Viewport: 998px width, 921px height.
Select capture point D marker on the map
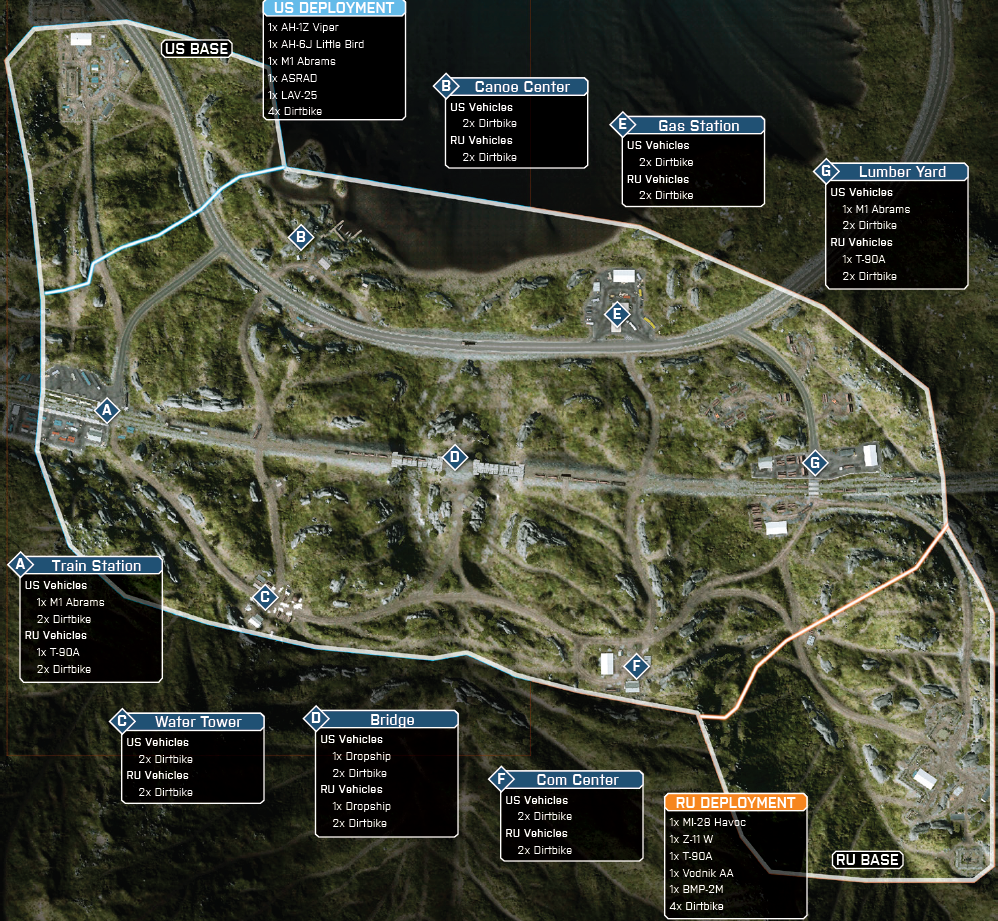455,457
